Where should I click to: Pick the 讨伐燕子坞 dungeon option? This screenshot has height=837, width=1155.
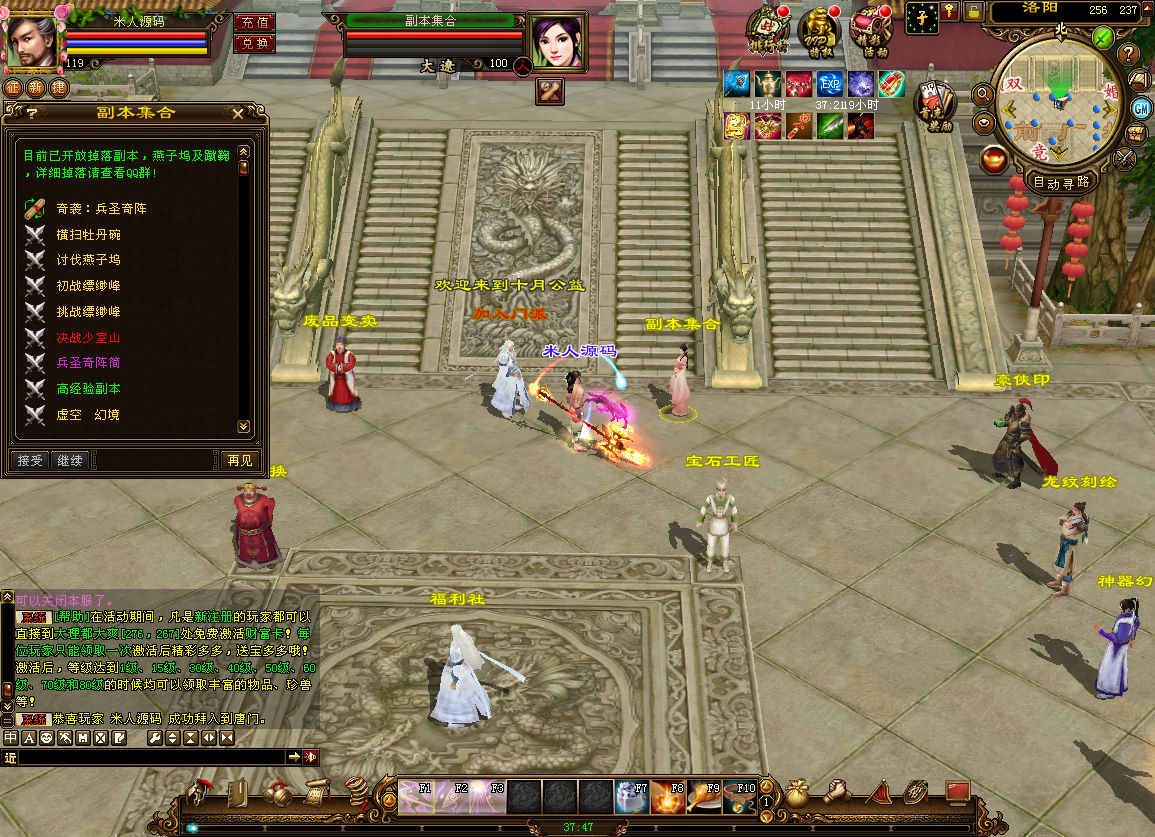(x=88, y=260)
